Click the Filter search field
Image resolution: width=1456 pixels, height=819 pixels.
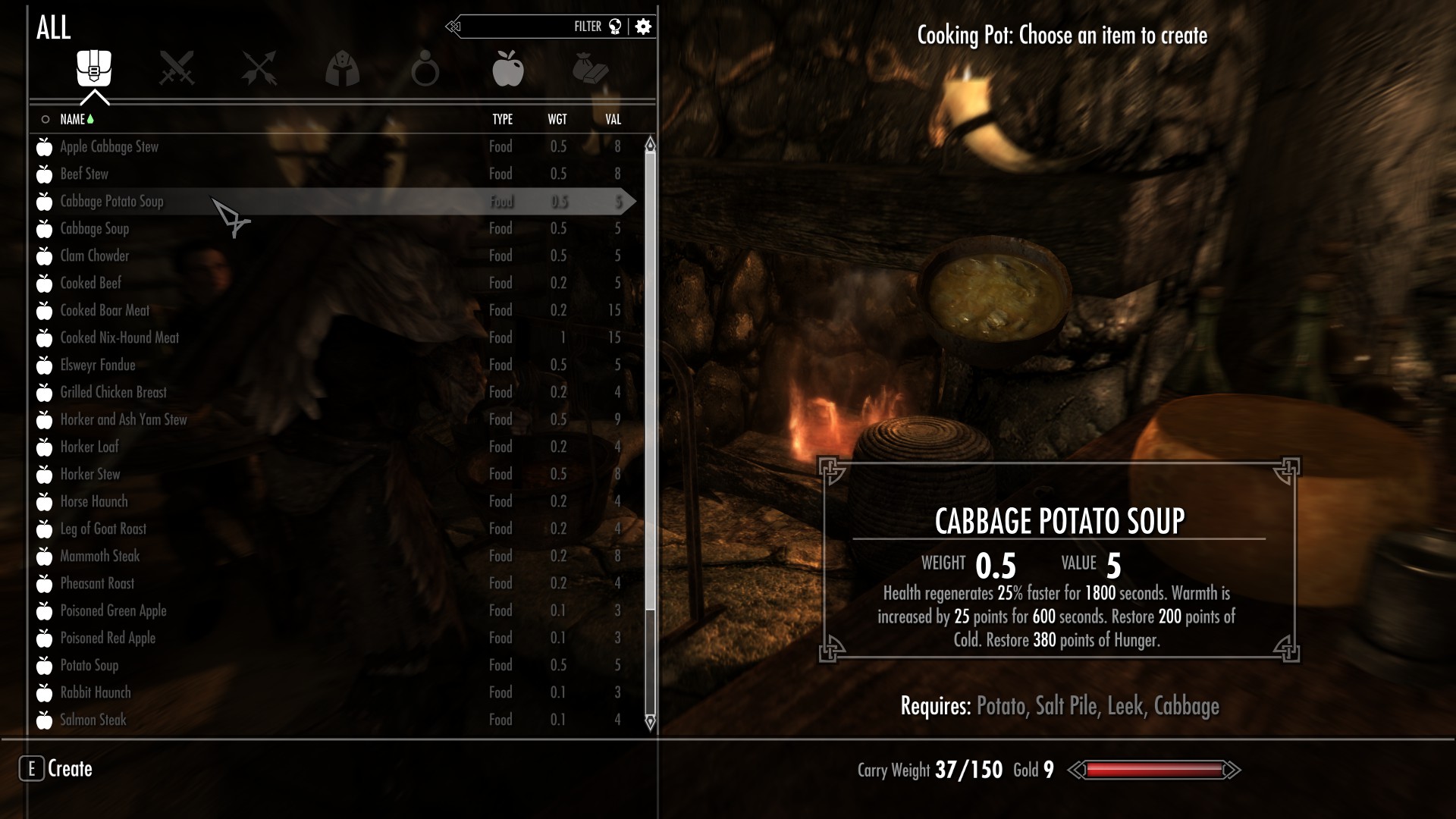click(x=523, y=27)
